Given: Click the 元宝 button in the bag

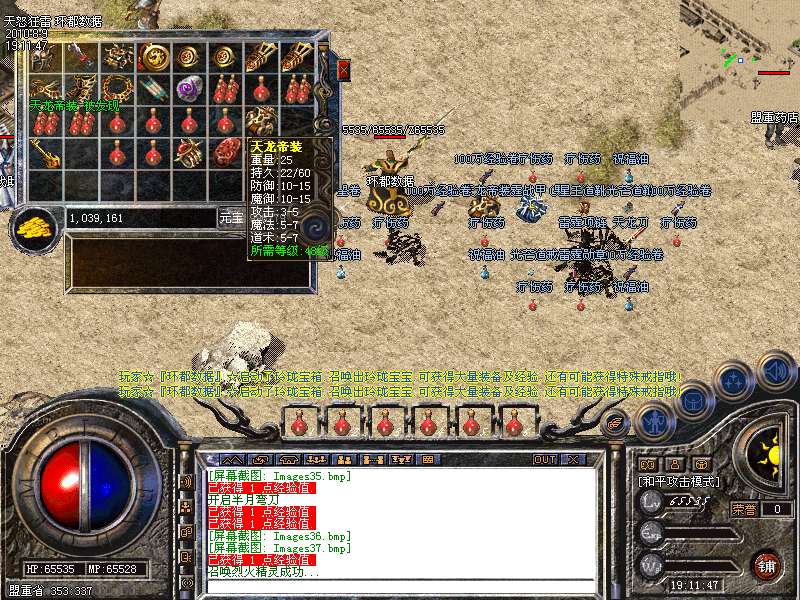Looking at the screenshot, I should point(231,217).
